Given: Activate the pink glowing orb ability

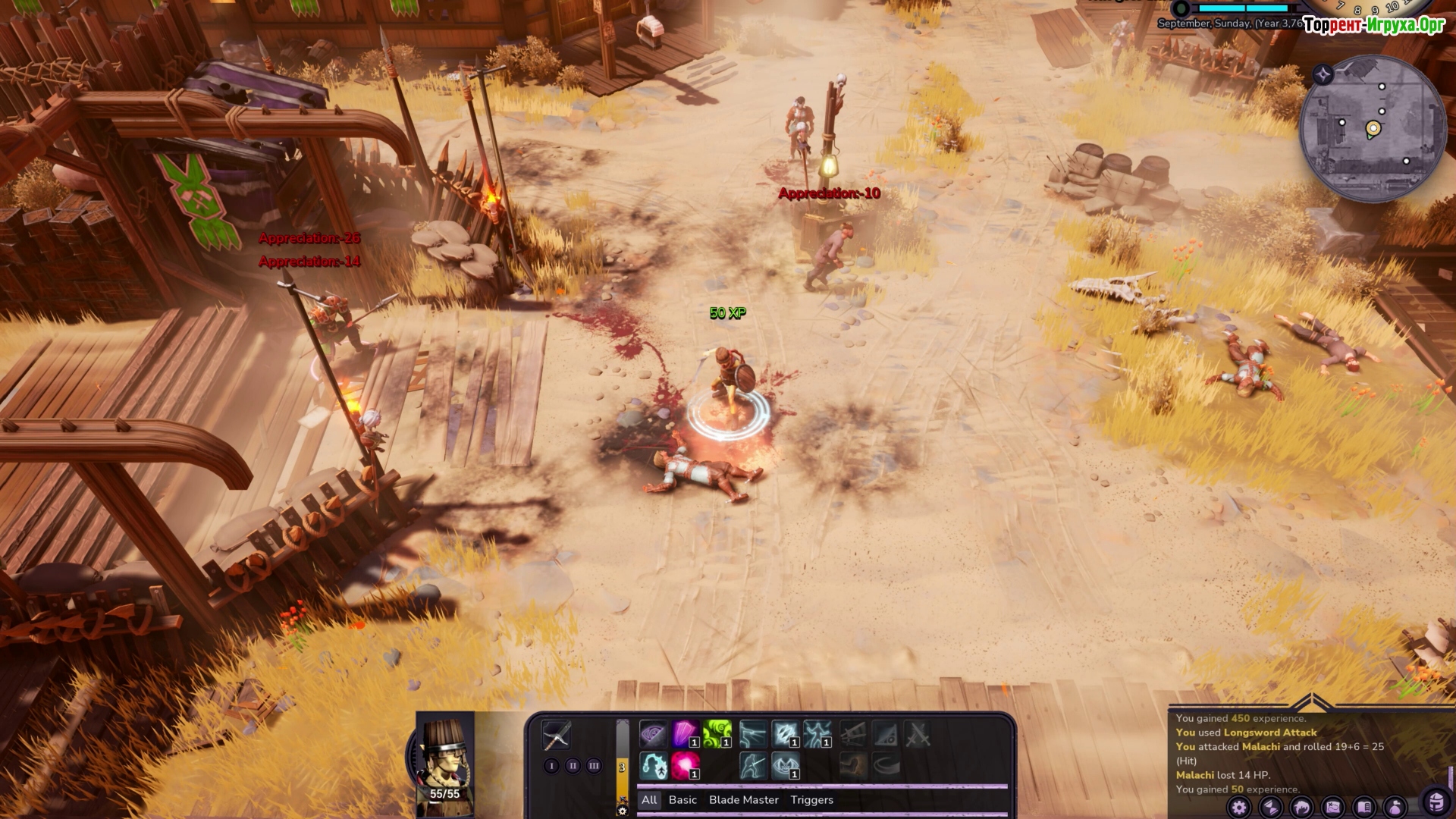Looking at the screenshot, I should point(685,766).
